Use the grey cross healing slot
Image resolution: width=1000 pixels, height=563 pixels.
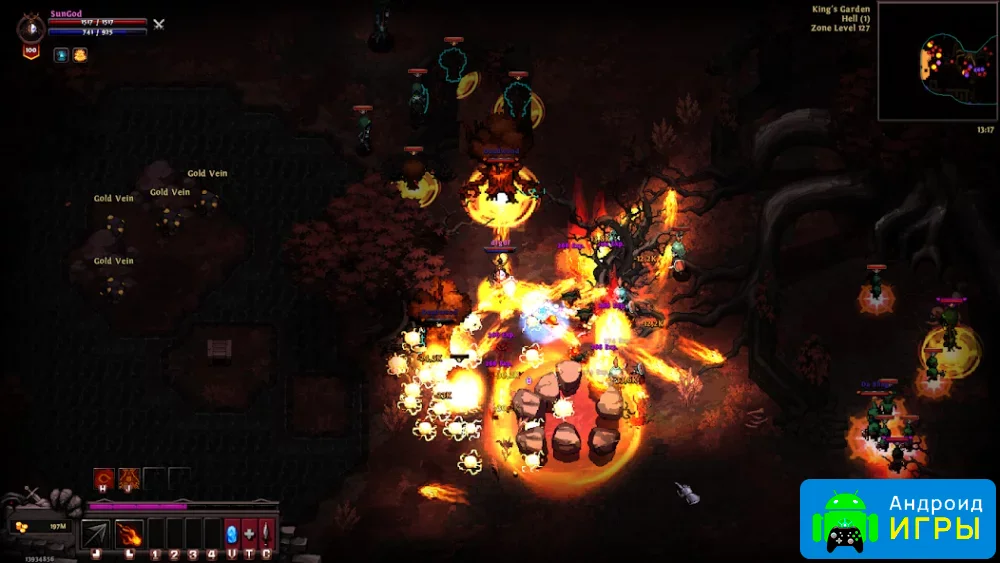click(249, 533)
